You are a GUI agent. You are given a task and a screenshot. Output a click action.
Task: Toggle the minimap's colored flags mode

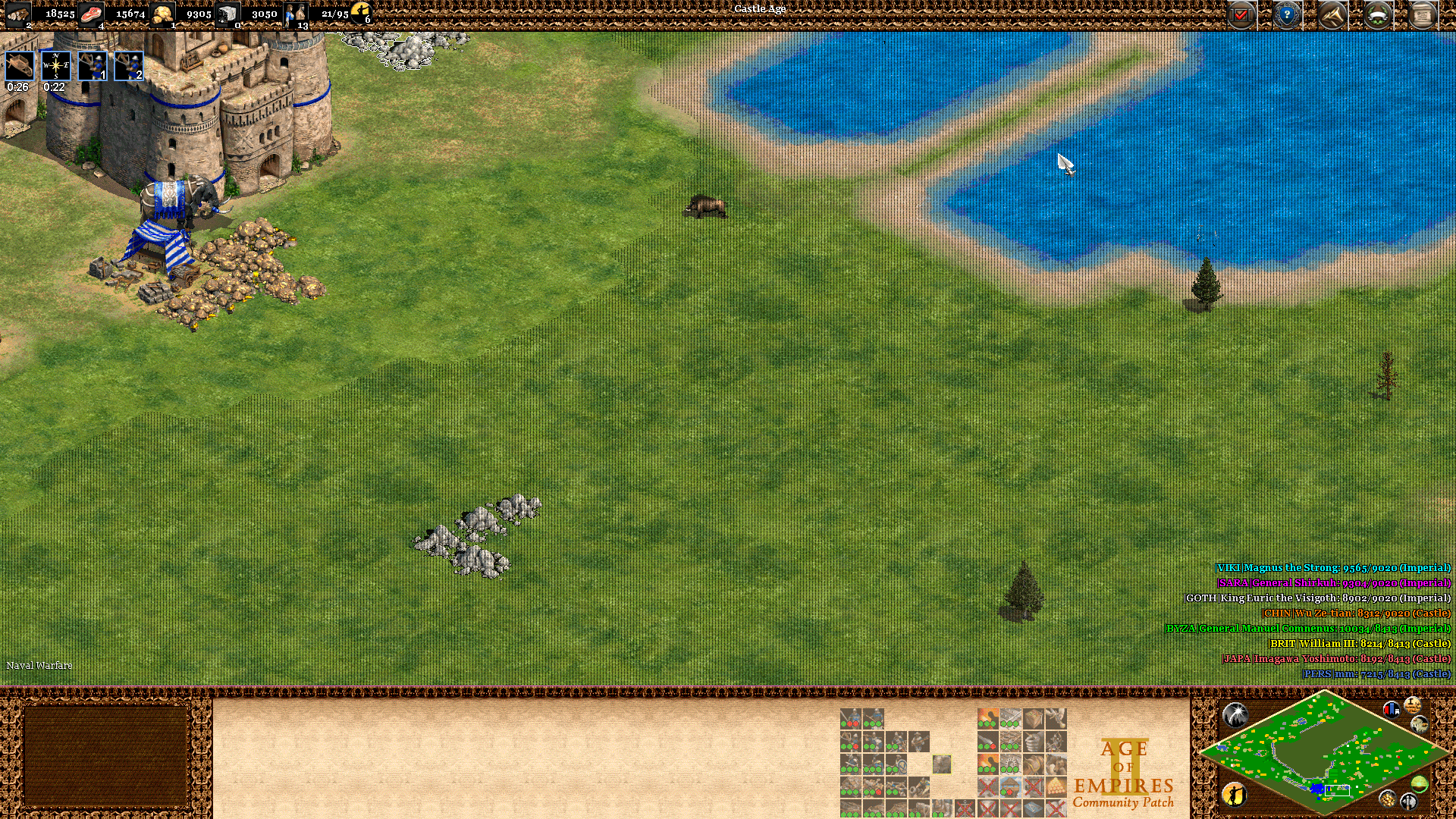tap(1392, 710)
